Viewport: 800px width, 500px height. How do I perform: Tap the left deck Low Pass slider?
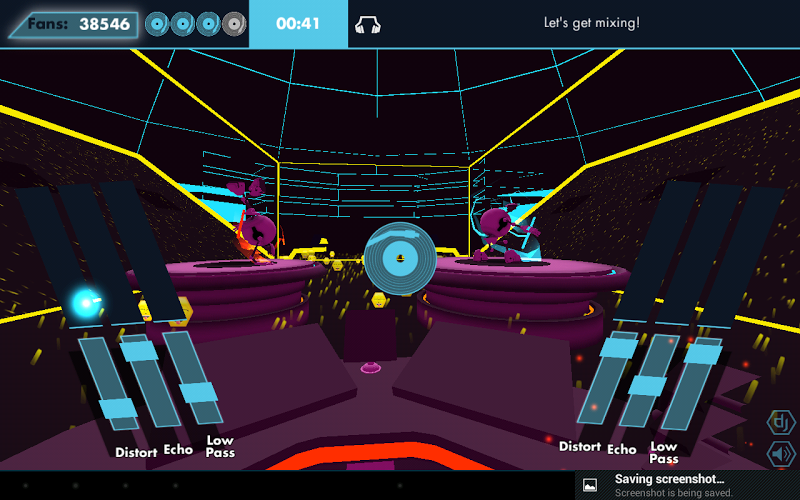click(201, 389)
